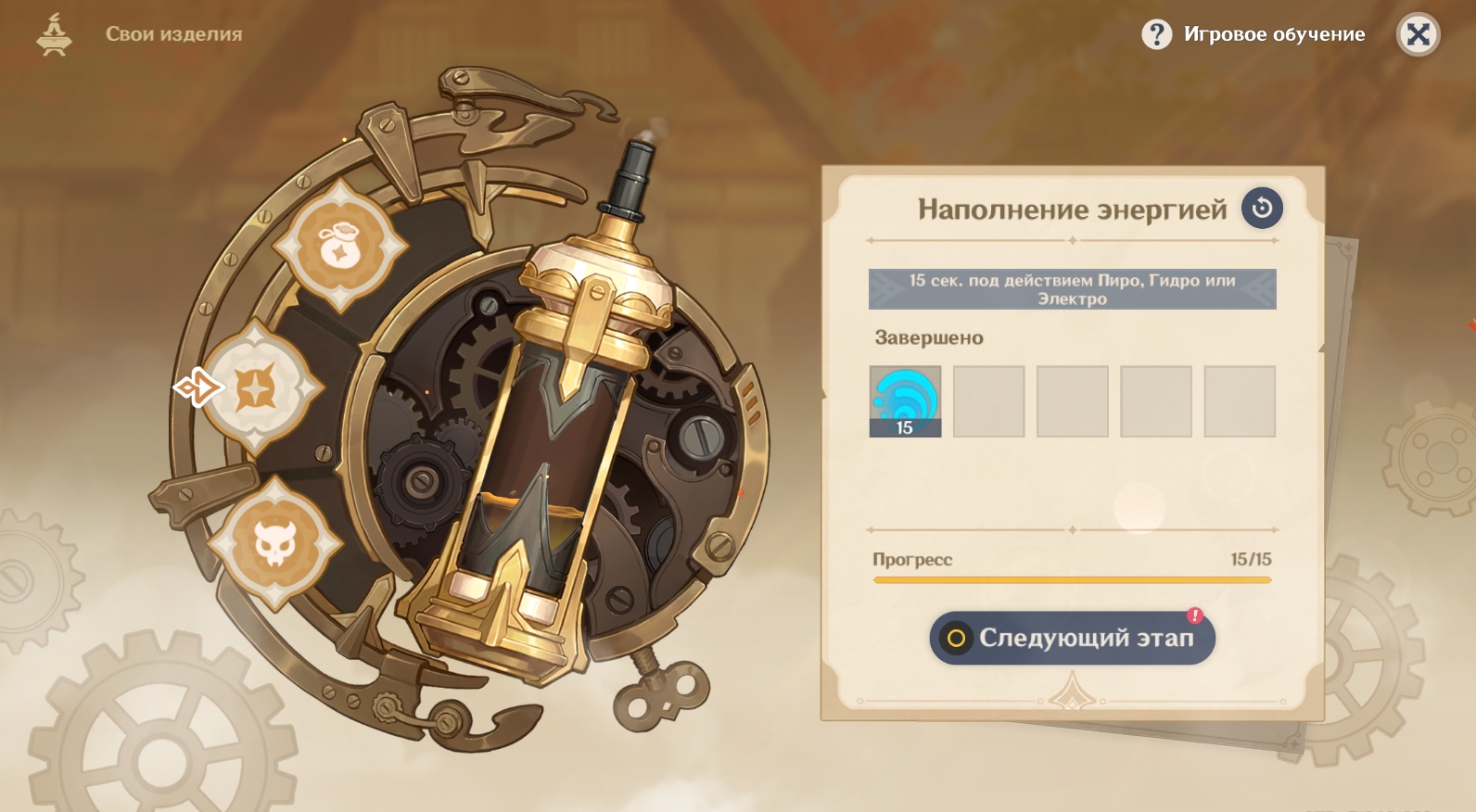The width and height of the screenshot is (1476, 812).
Task: Select the monster skull stage icon
Action: coord(275,543)
